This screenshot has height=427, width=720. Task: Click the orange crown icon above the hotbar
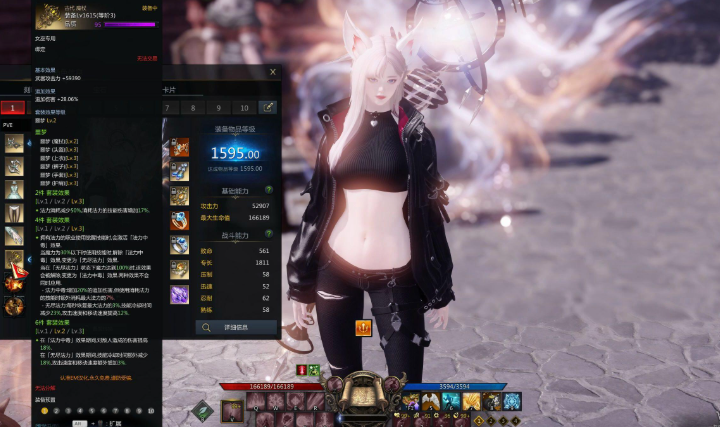point(363,328)
